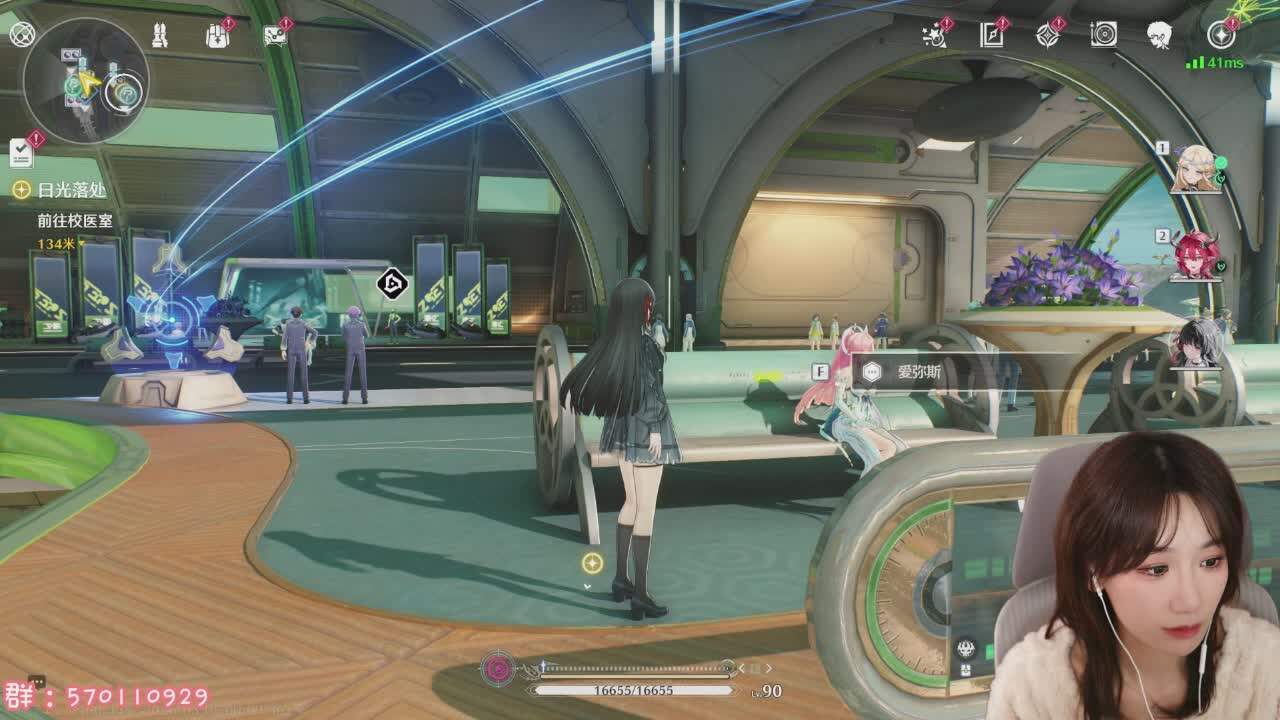Open the checklist clipboard icon below the minimap

coord(21,152)
